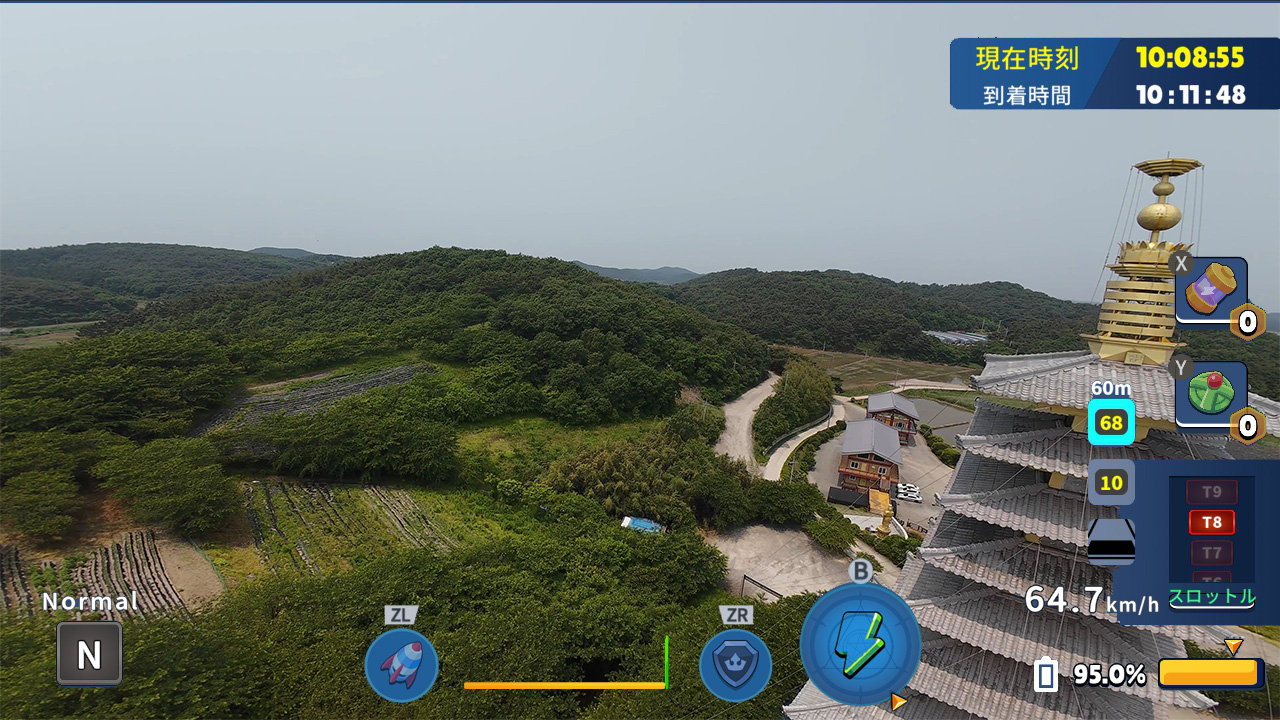Screen dimensions: 1280x720
Task: Click the 68 altitude counter button
Action: point(1111,422)
